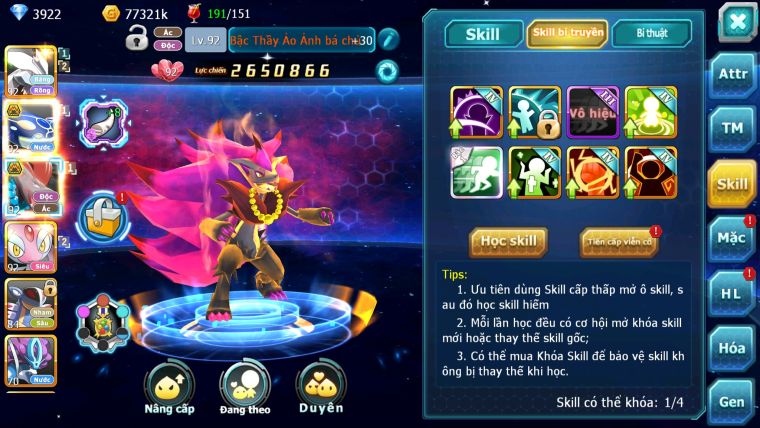Open the Gen side tab
Image resolution: width=760 pixels, height=428 pixels.
732,402
